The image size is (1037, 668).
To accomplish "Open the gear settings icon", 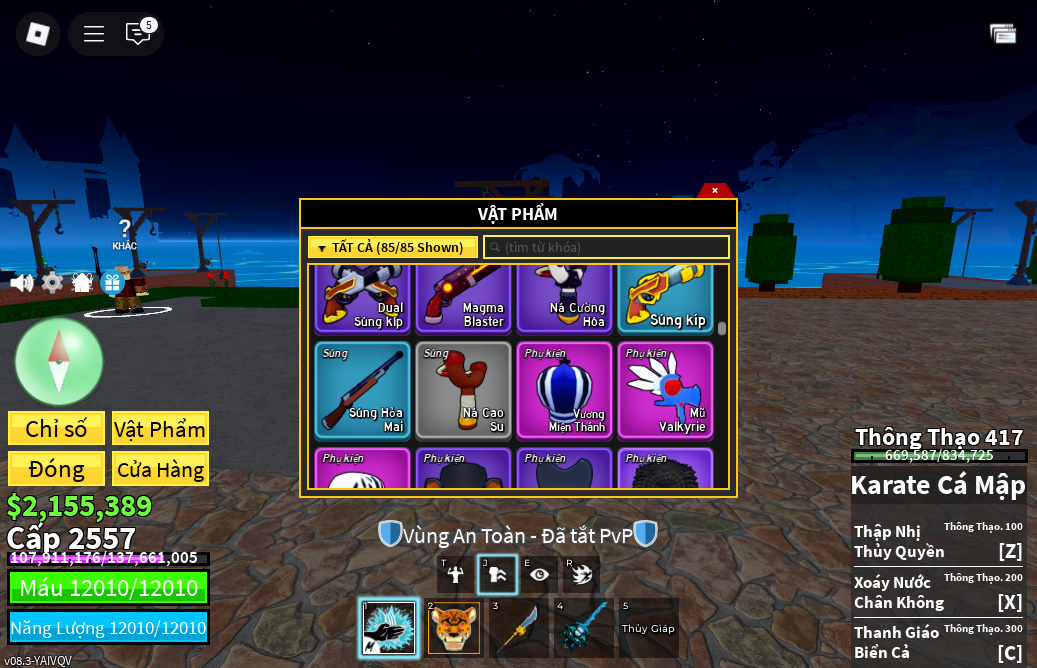I will tap(52, 283).
